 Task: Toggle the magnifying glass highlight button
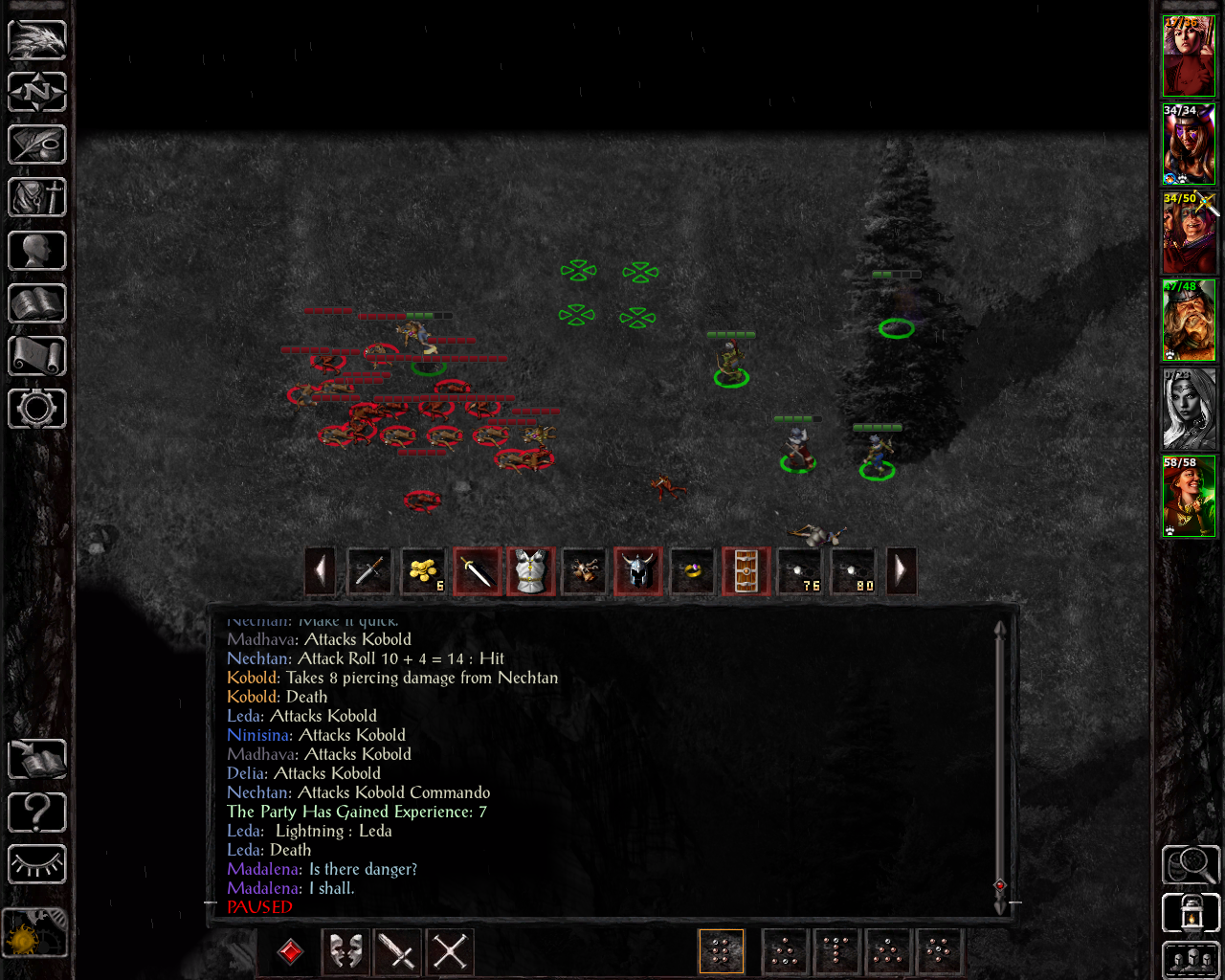click(x=1190, y=864)
